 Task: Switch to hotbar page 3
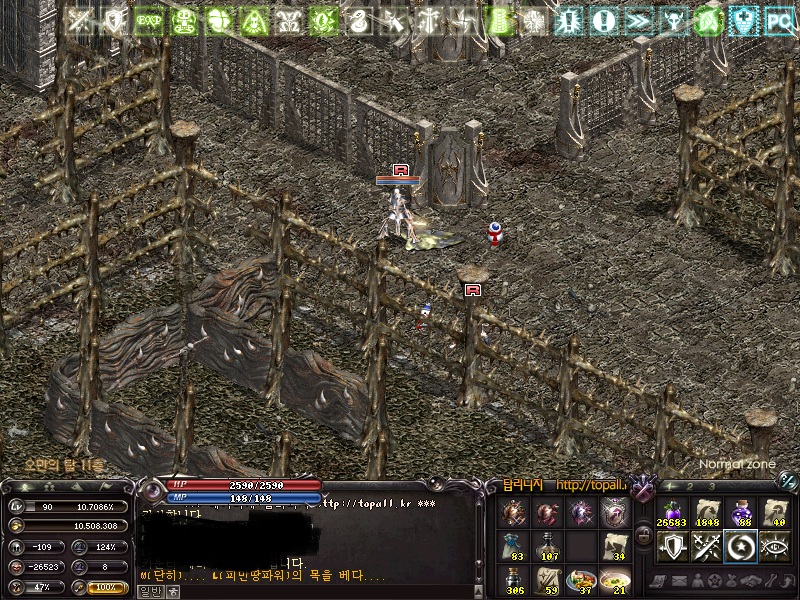coord(713,487)
